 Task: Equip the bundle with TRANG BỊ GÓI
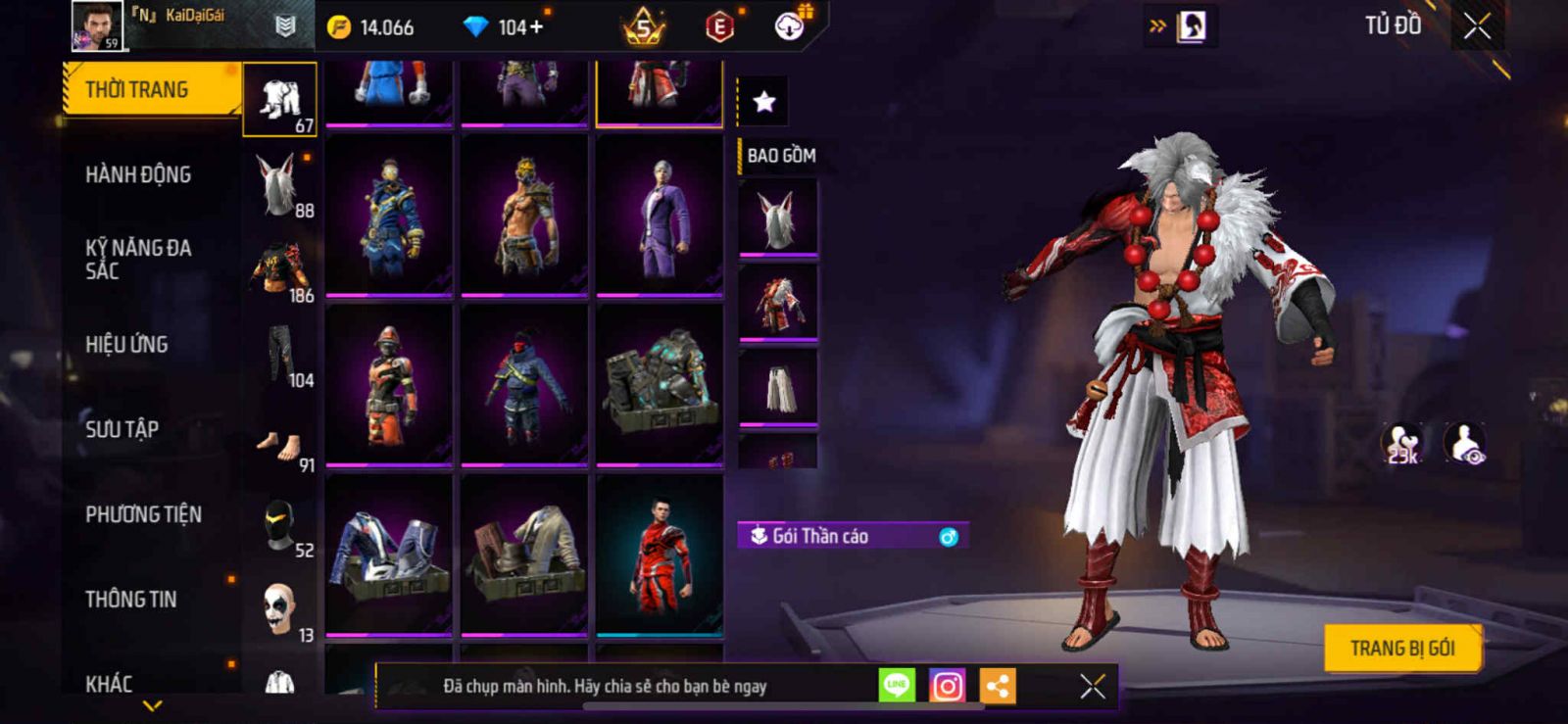tap(1401, 649)
